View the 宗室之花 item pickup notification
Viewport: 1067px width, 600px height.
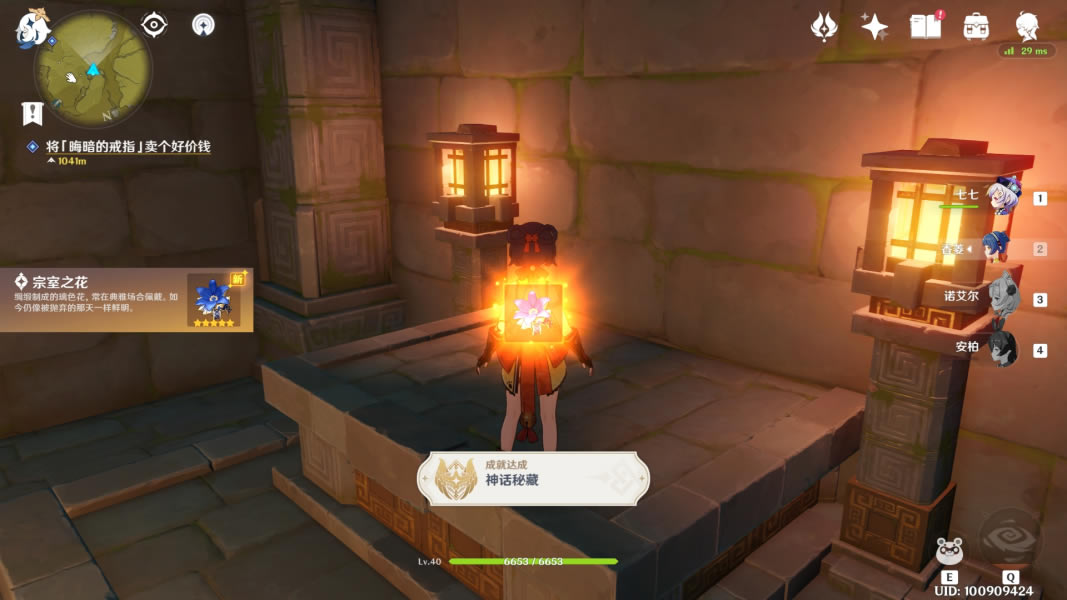point(126,299)
